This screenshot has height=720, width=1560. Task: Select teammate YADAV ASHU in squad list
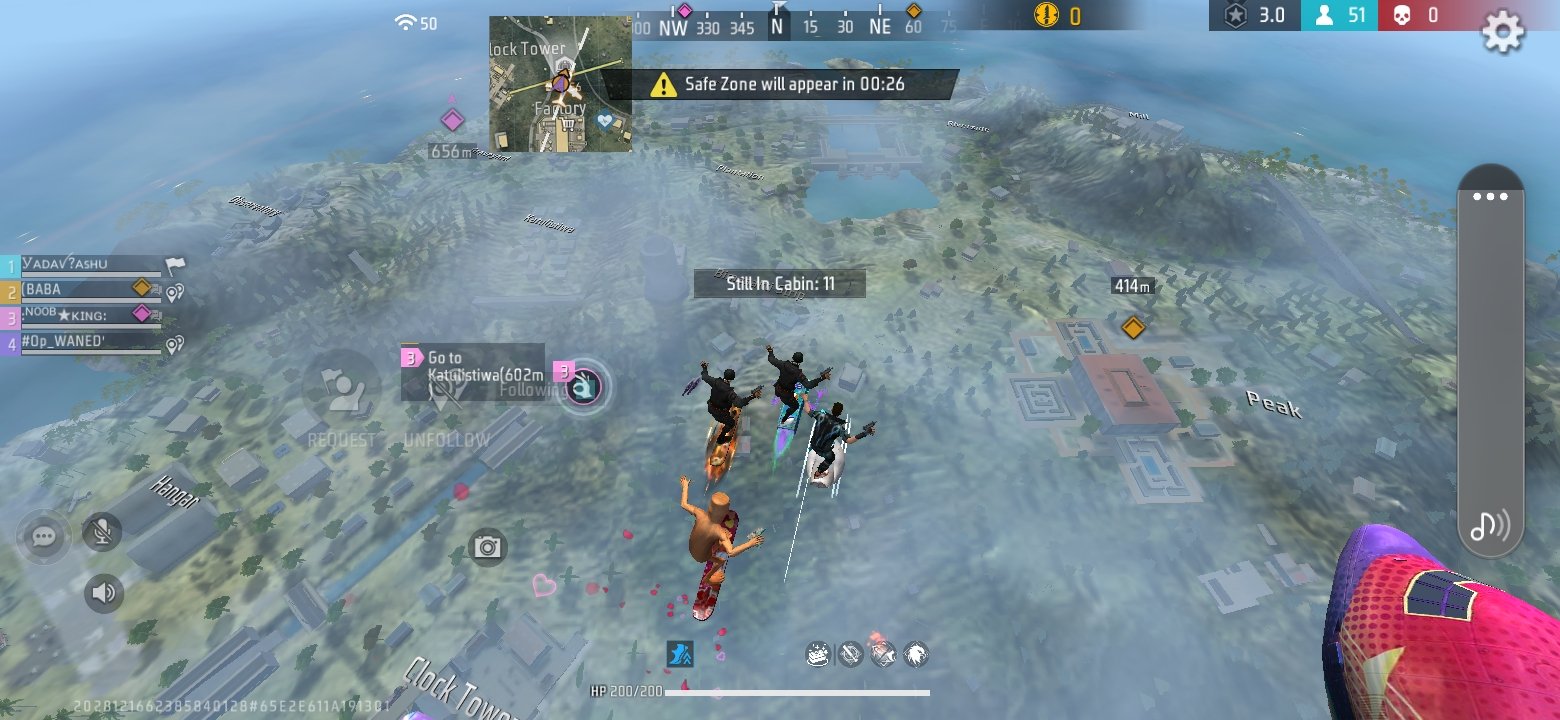point(85,265)
